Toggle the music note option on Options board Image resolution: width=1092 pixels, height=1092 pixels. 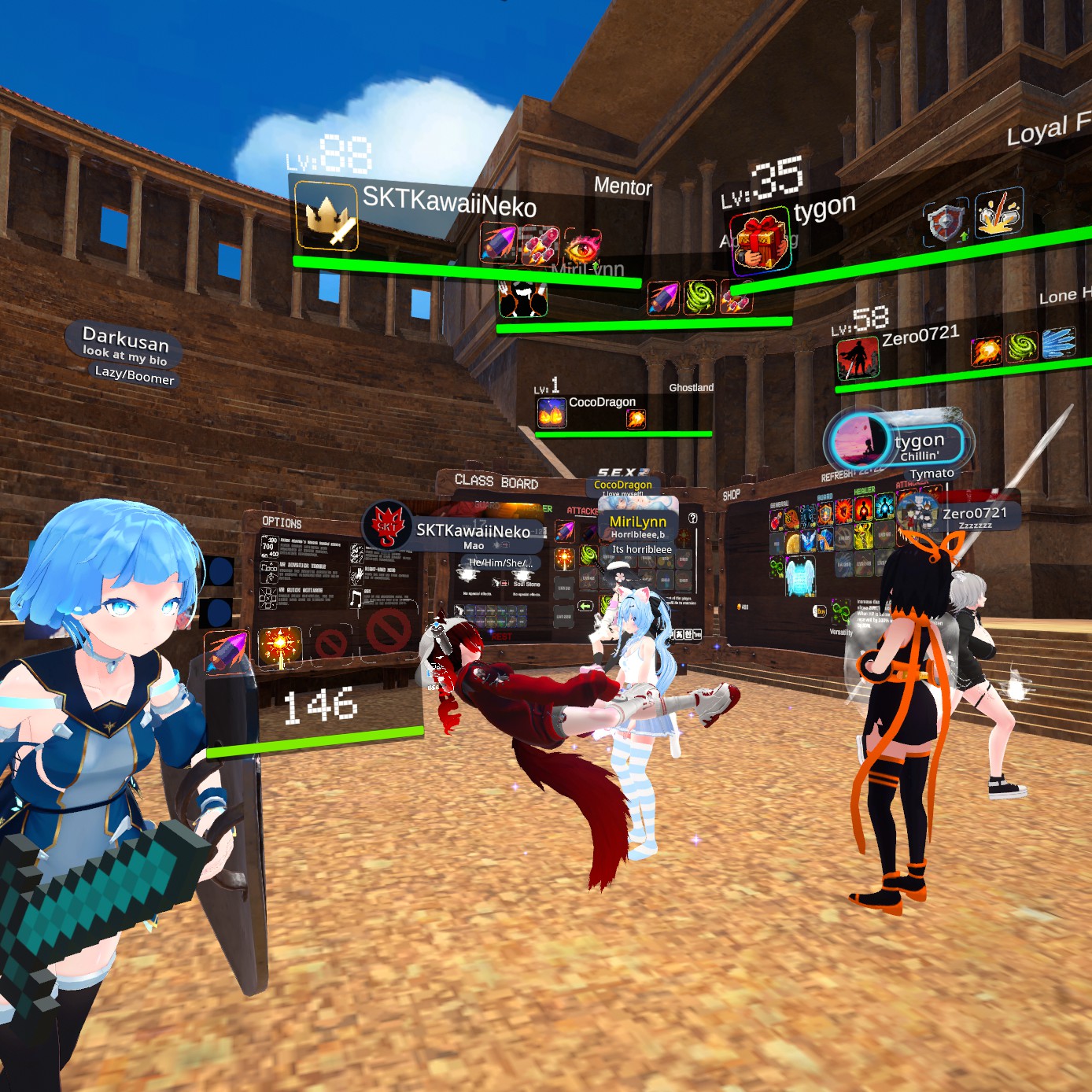(356, 599)
